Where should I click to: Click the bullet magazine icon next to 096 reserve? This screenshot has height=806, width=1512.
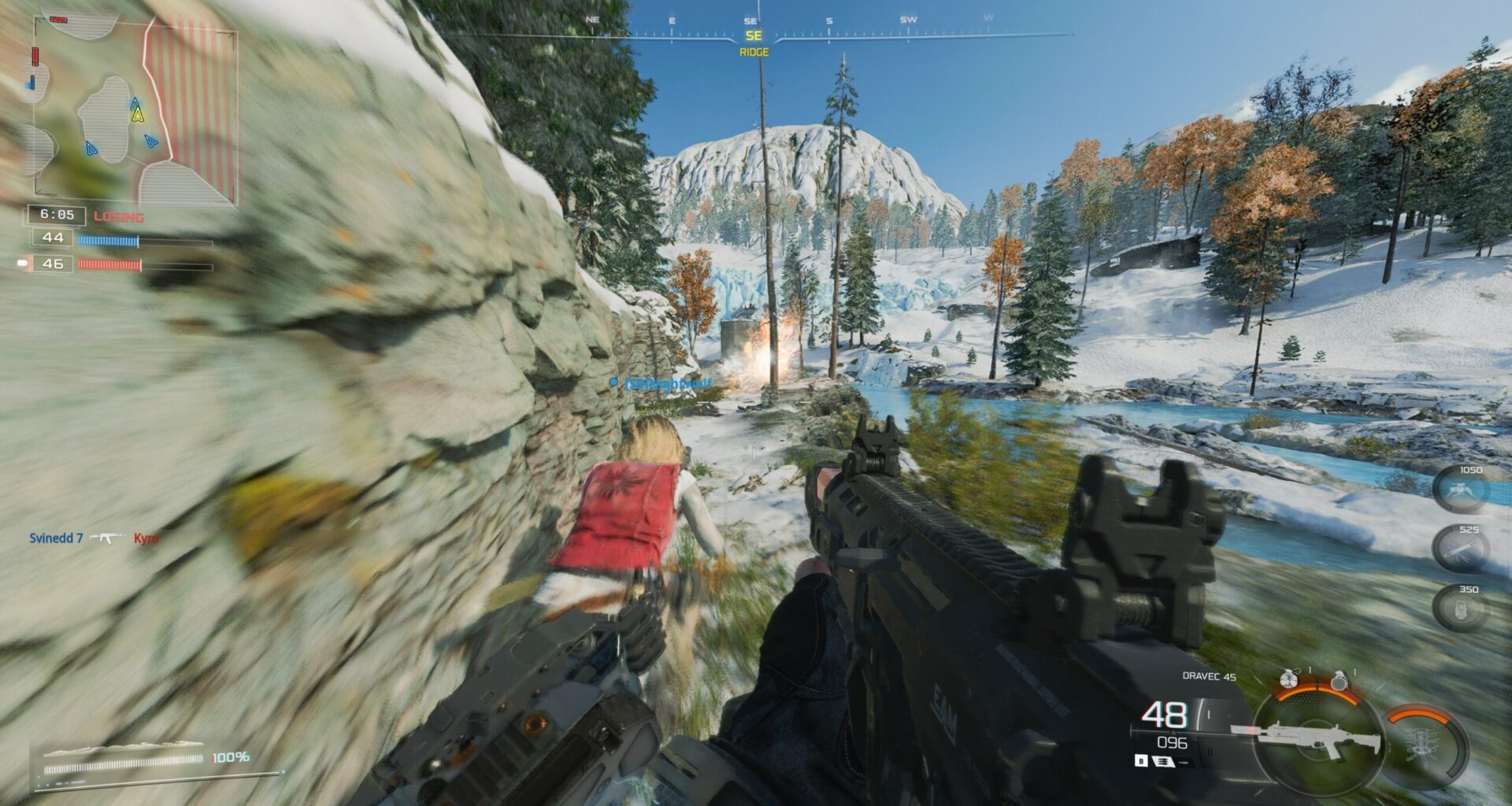coord(1163,761)
